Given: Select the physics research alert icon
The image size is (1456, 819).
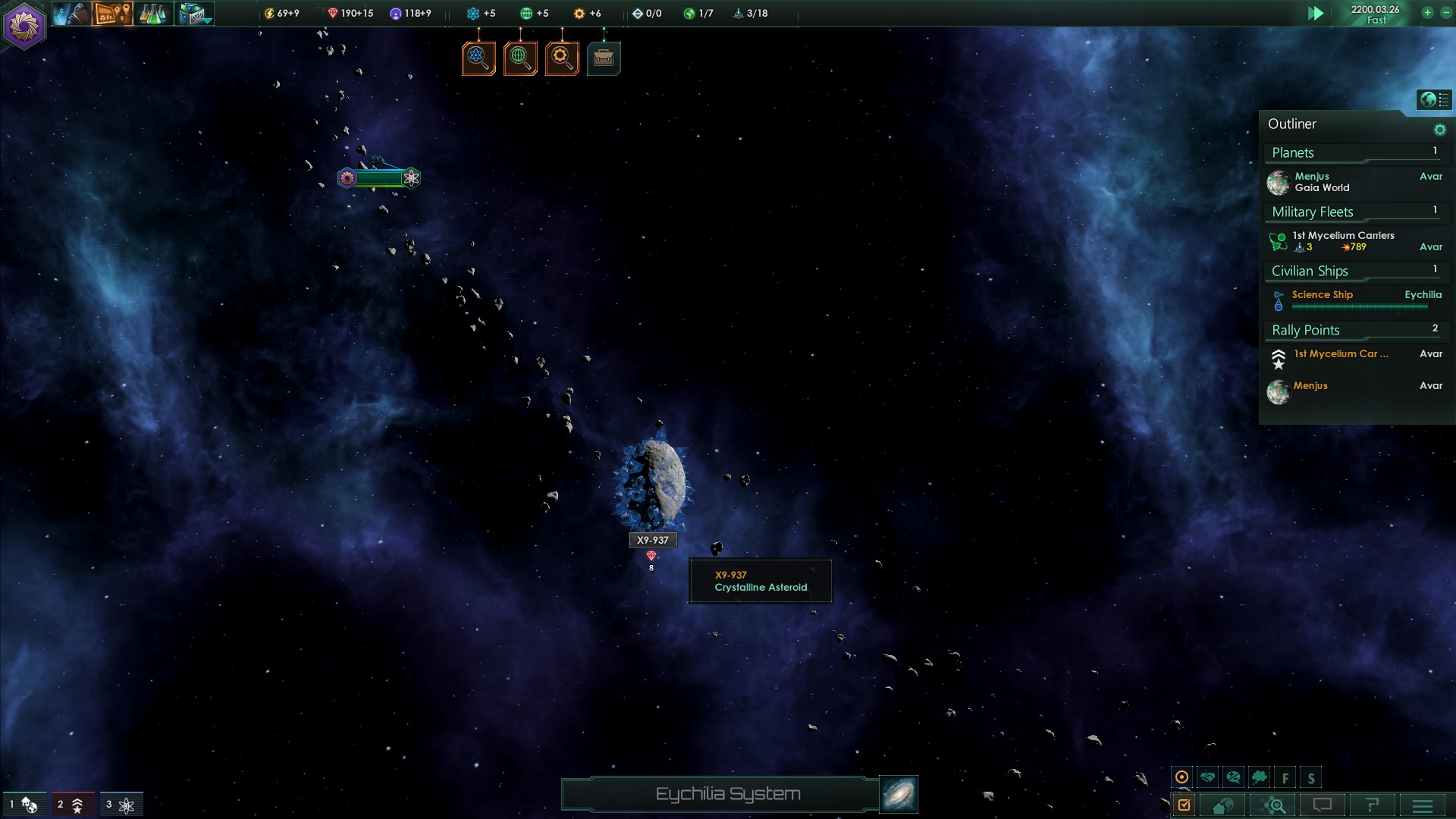Looking at the screenshot, I should 479,58.
